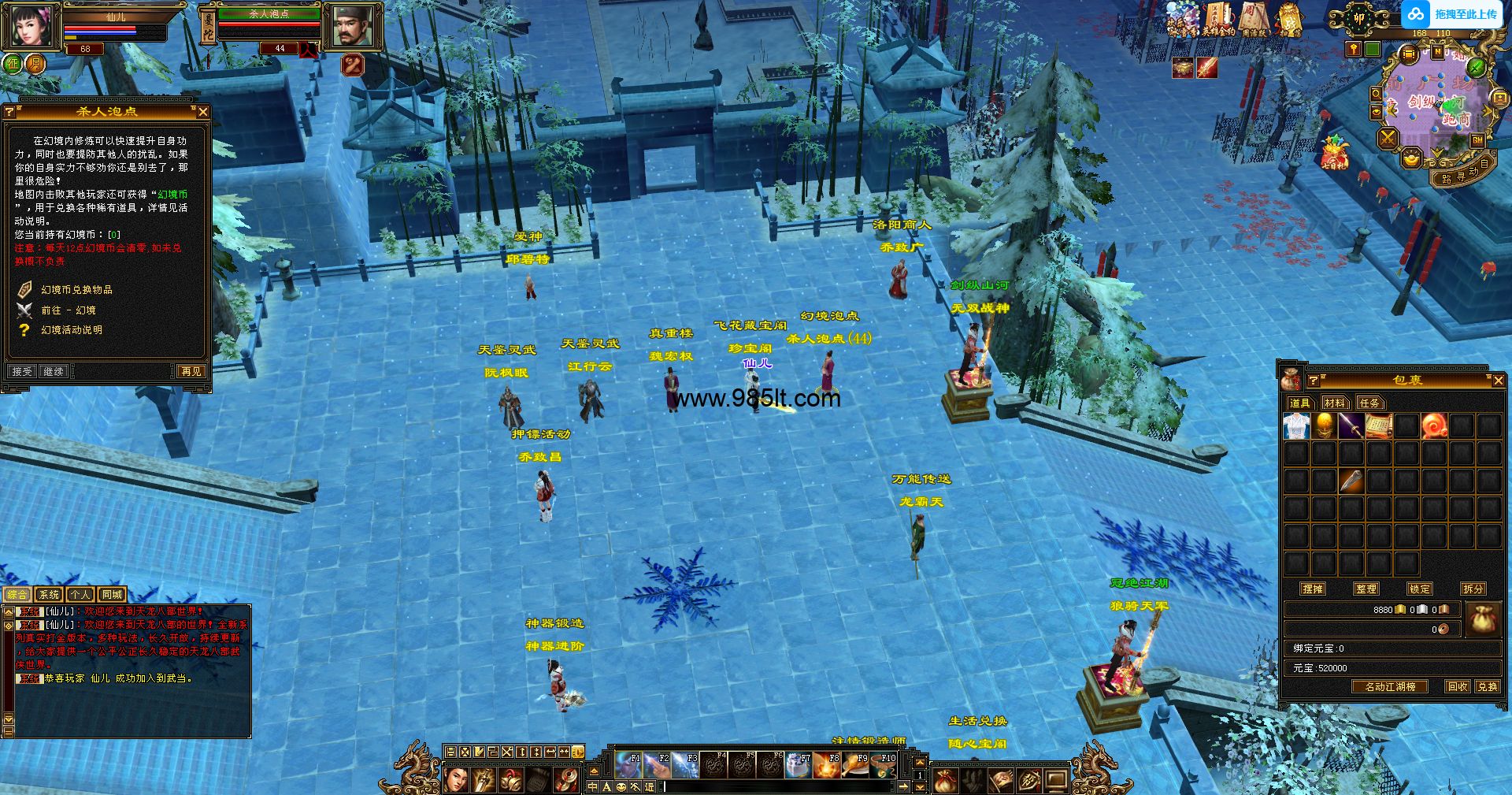
Task: Switch to the 材料 inventory tab
Action: tap(1335, 403)
